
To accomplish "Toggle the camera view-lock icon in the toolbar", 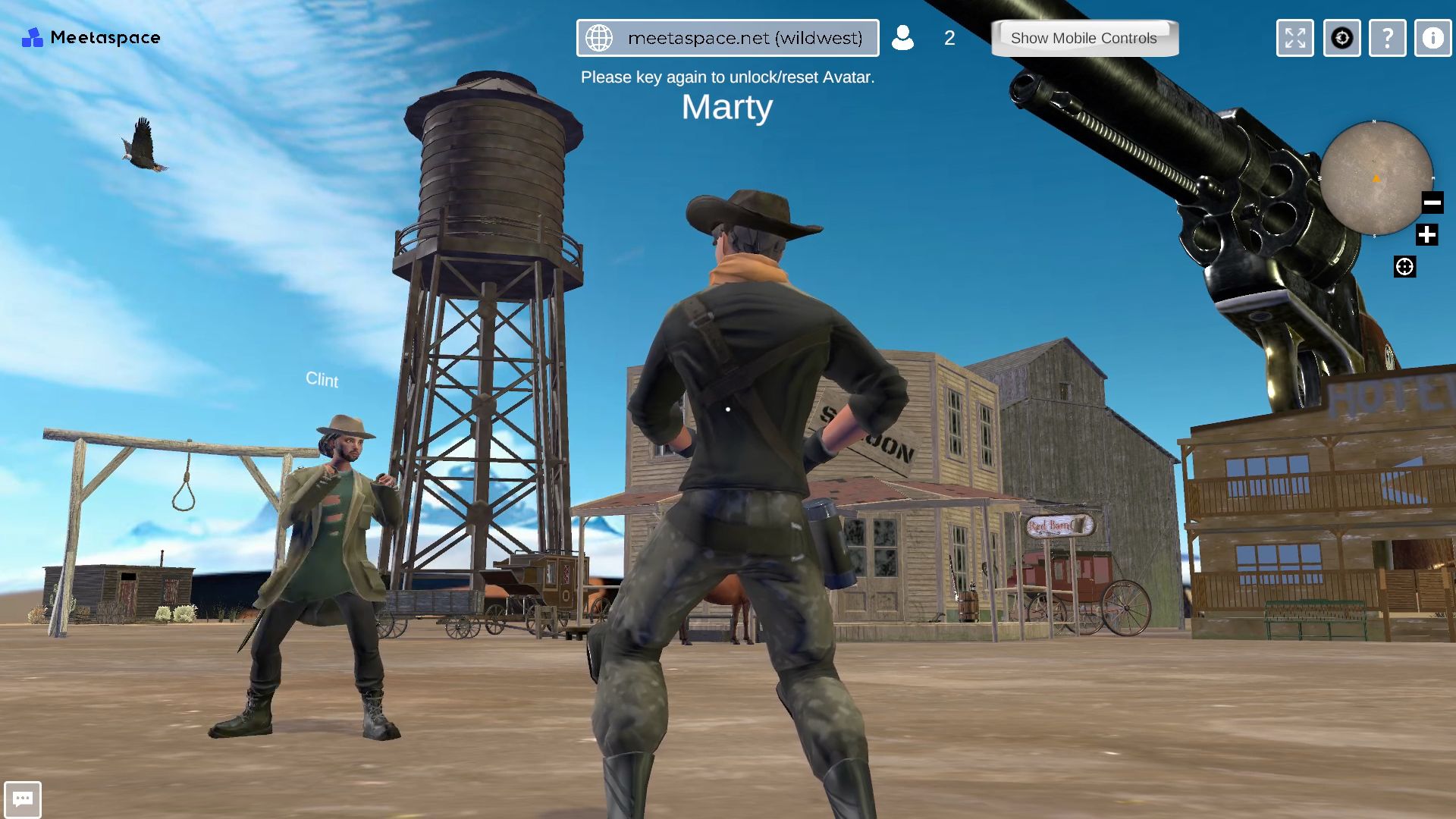I will coord(1341,38).
